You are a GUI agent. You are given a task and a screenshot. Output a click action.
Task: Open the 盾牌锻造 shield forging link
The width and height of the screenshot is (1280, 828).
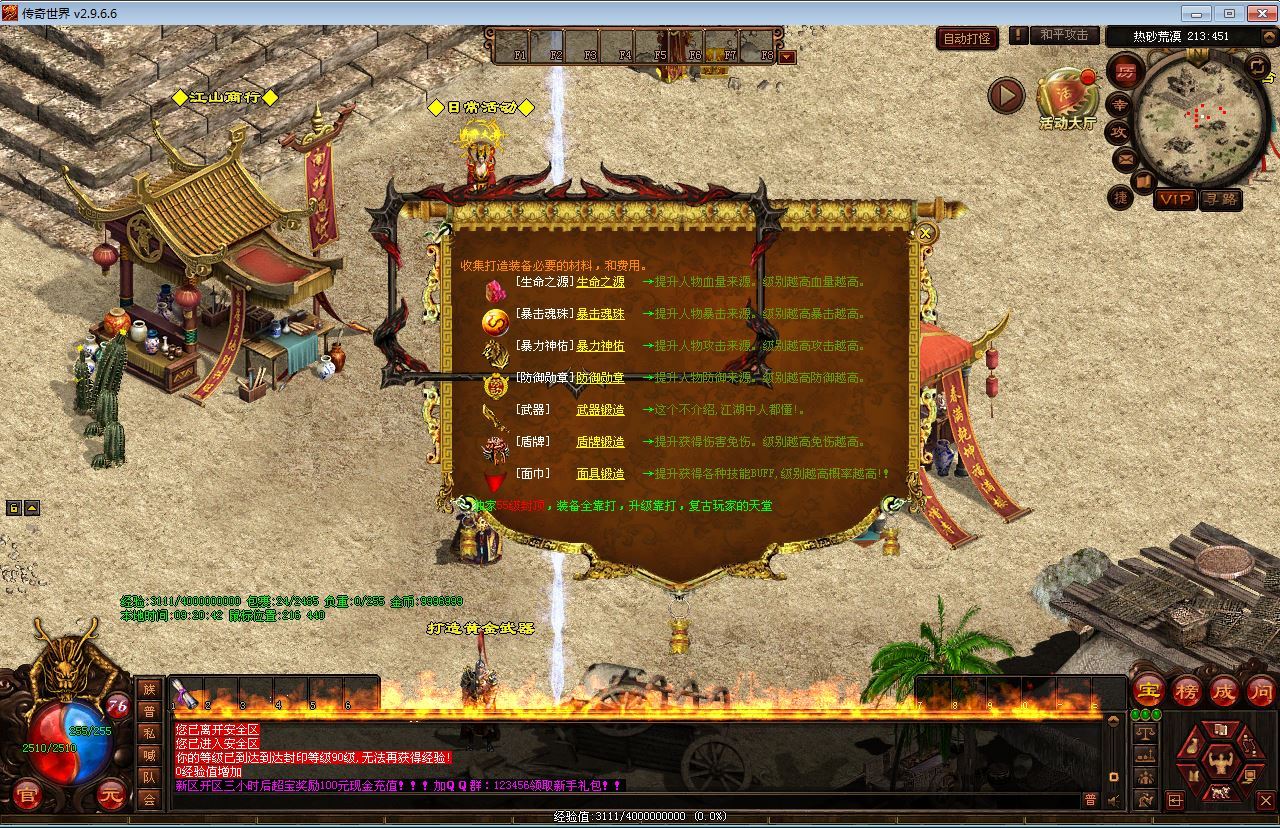(x=600, y=442)
